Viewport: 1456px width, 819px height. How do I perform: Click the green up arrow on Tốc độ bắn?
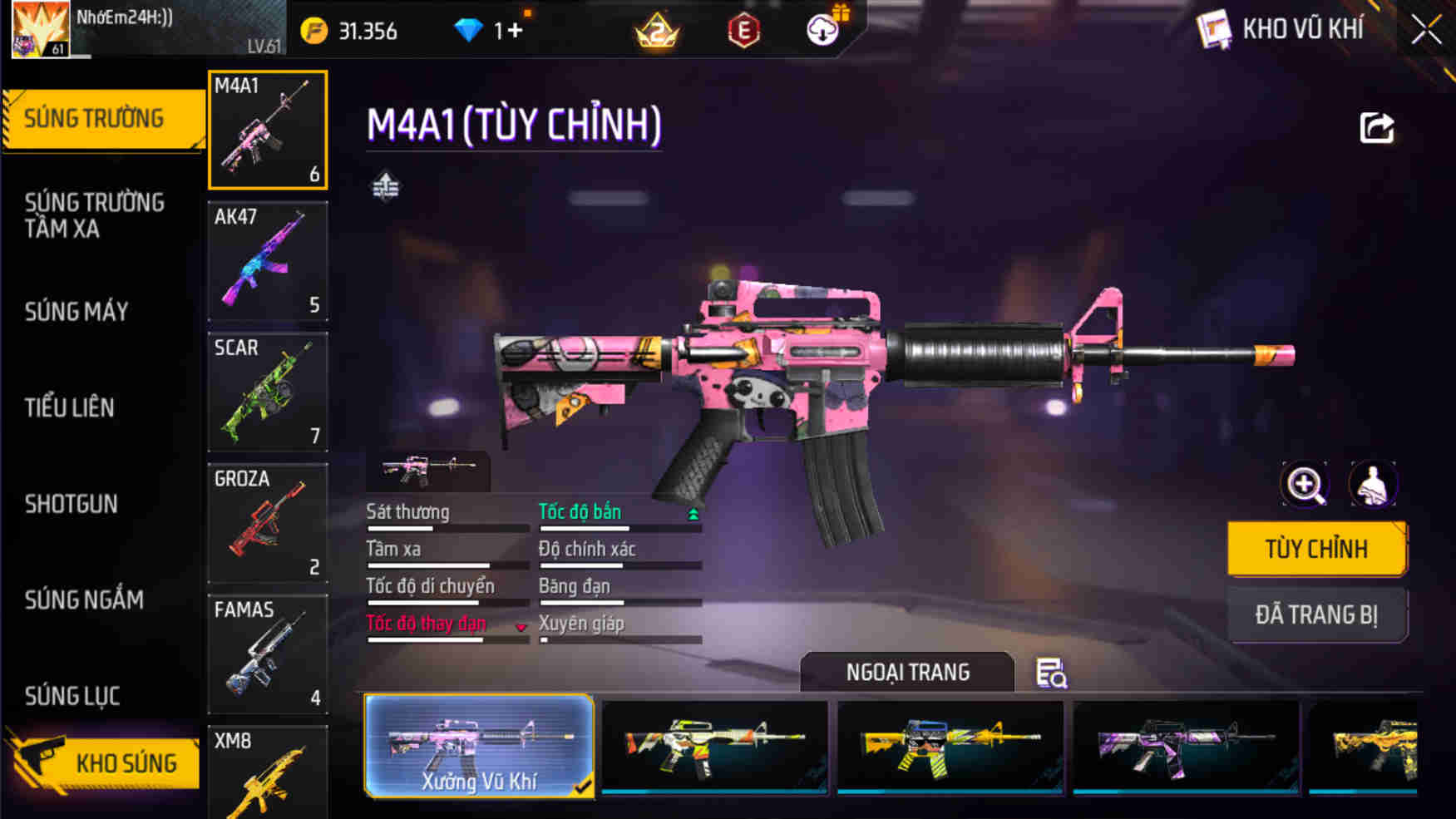[x=692, y=514]
